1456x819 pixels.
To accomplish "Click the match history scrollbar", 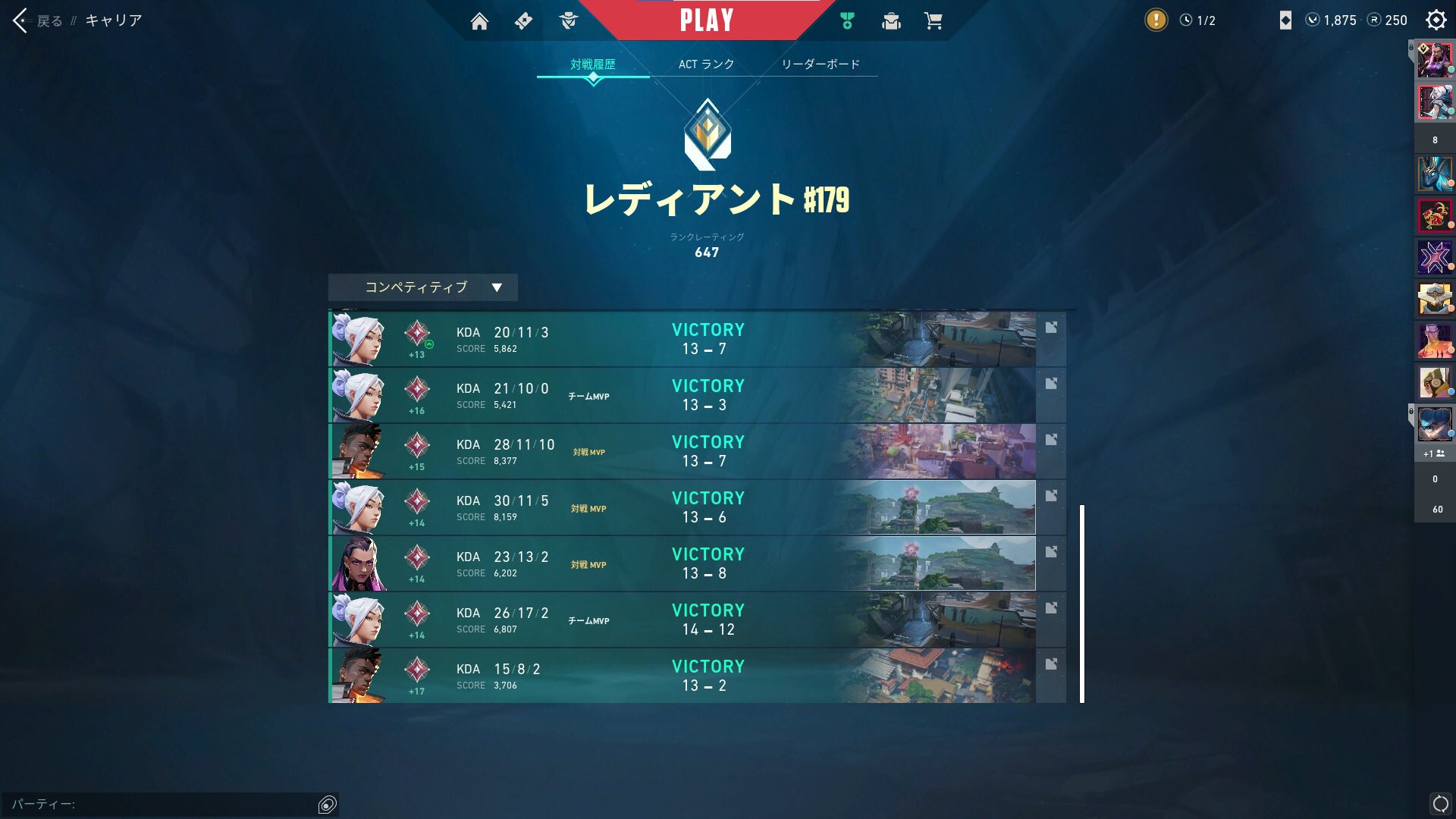I will pyautogui.click(x=1082, y=599).
